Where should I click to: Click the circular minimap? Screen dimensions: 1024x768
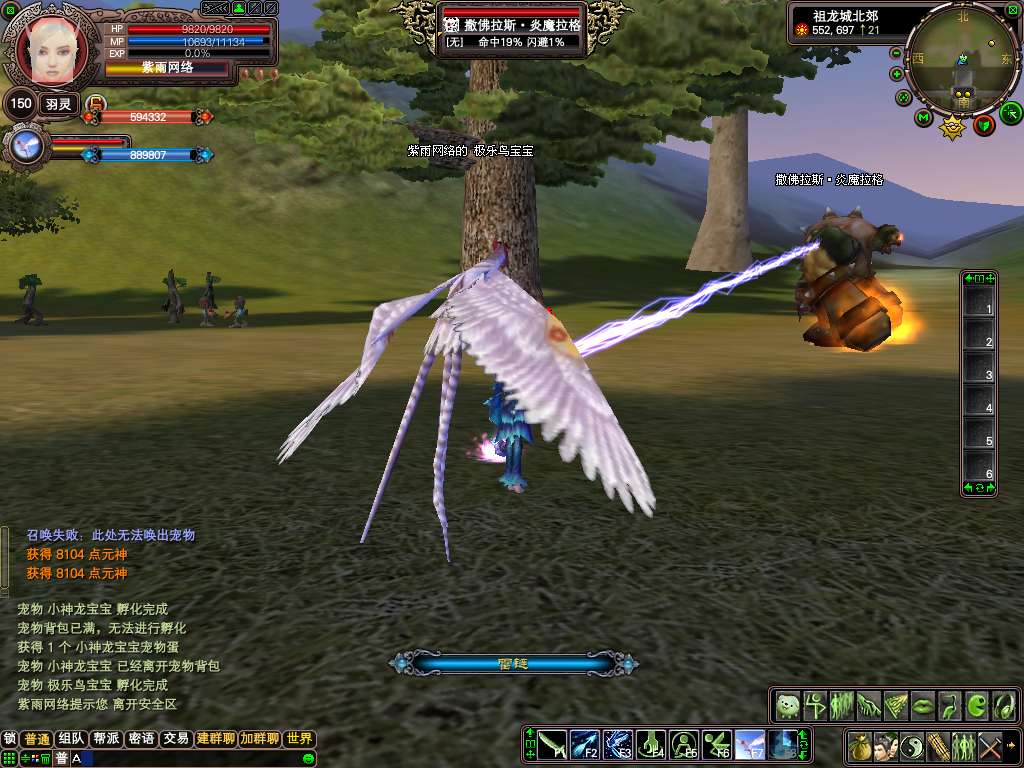(962, 59)
